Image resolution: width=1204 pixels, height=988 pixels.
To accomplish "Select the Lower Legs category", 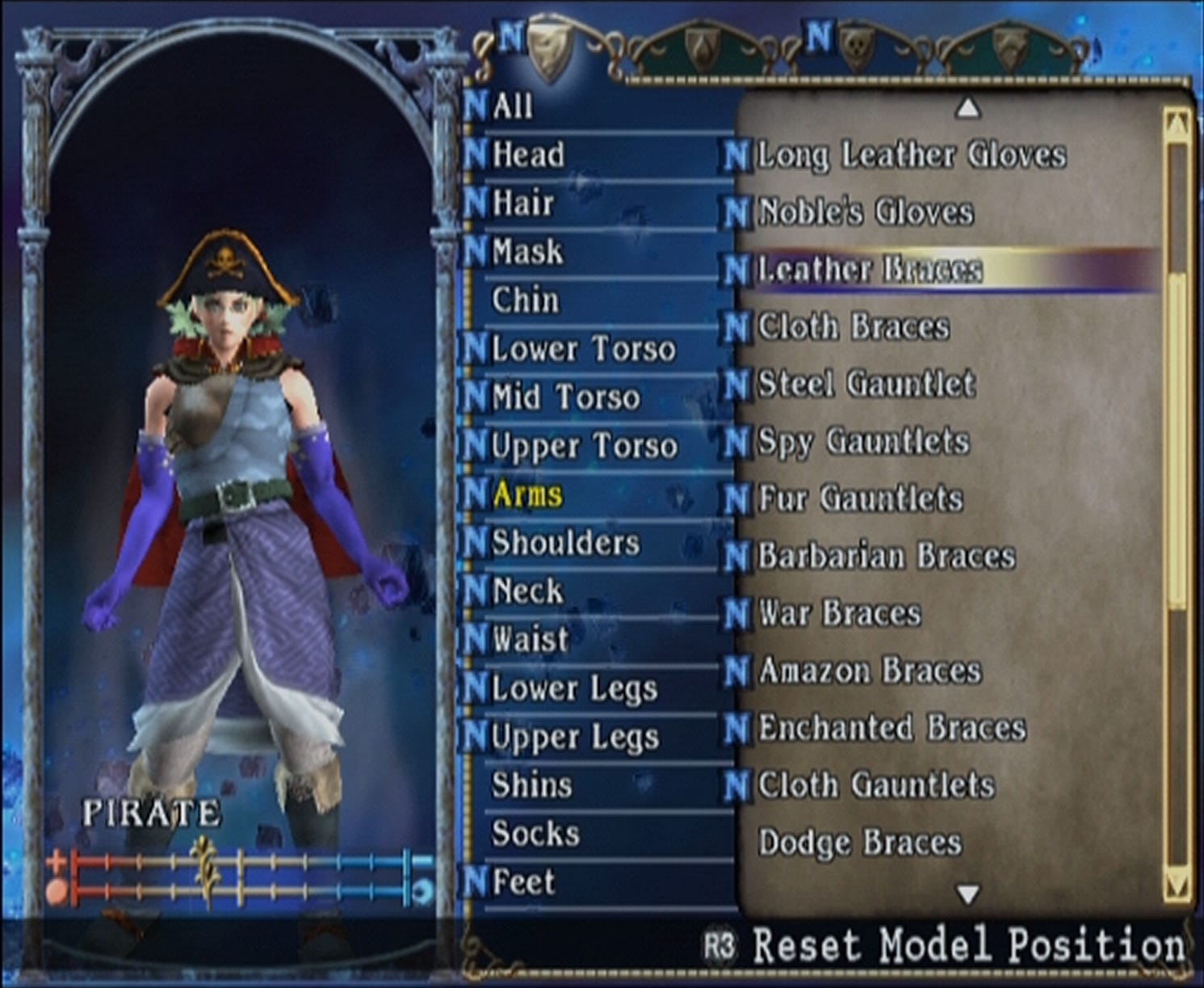I will tap(574, 689).
